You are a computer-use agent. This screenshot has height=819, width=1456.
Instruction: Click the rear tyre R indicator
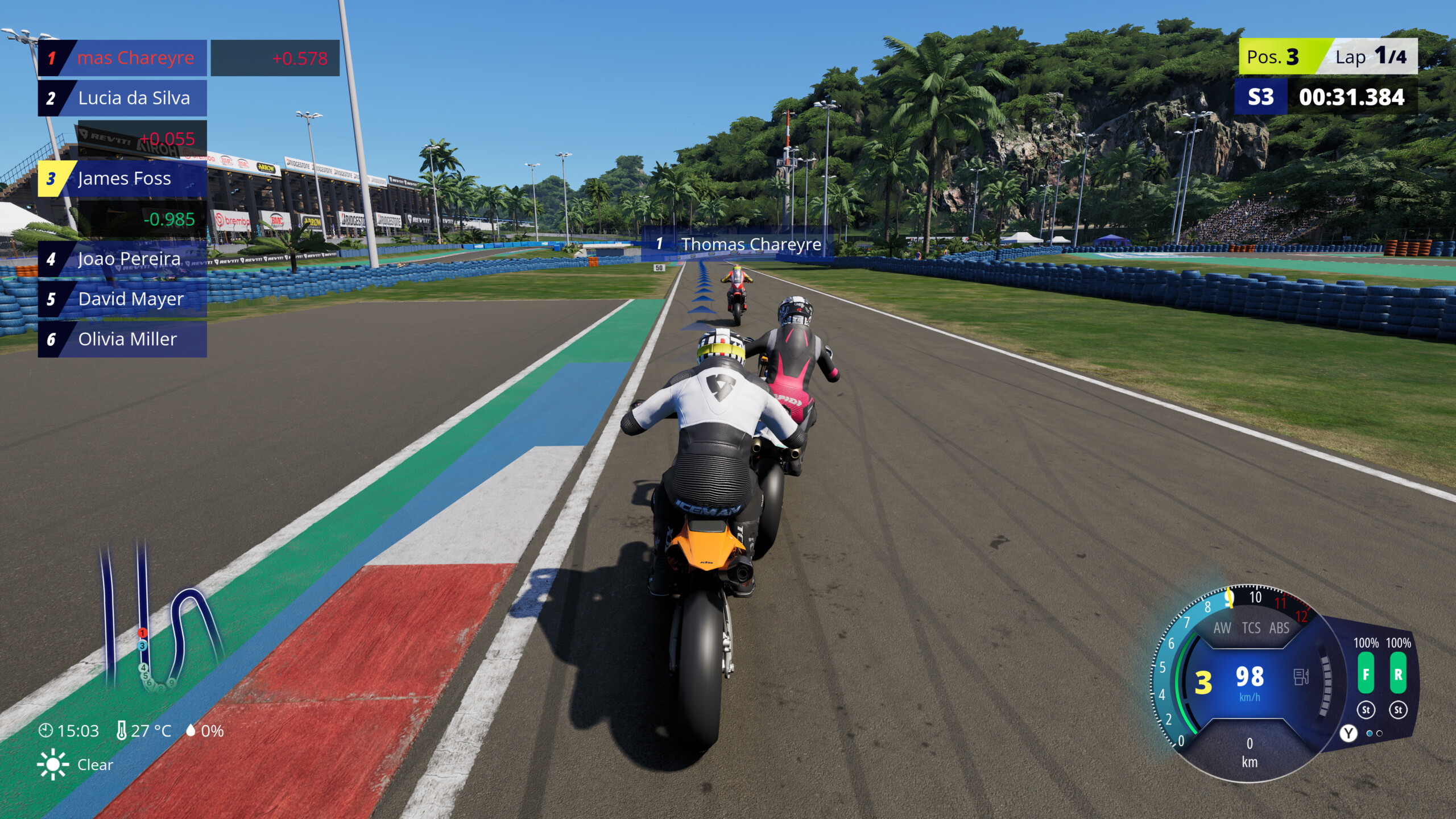click(1398, 675)
